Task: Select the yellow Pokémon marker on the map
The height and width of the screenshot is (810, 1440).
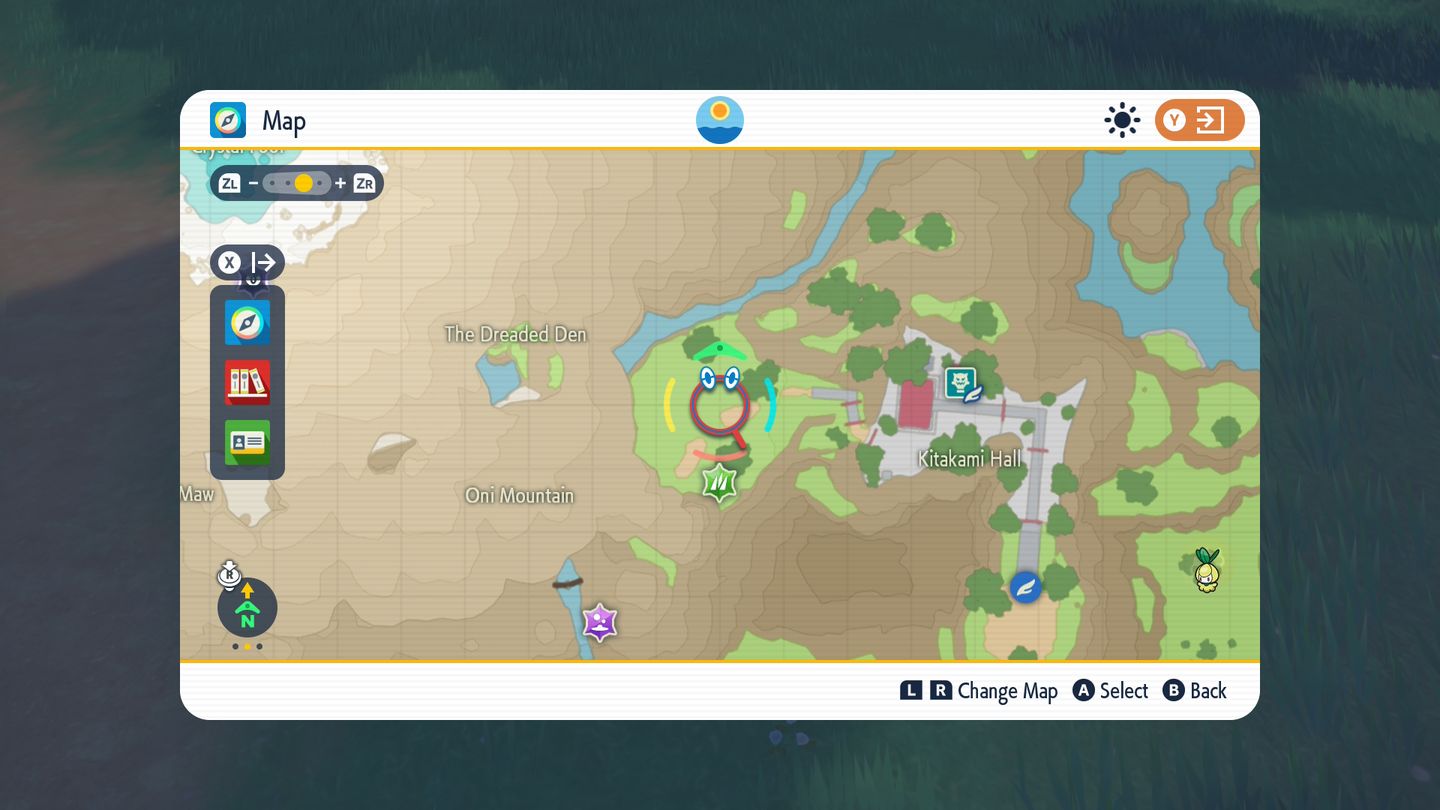Action: point(1208,569)
